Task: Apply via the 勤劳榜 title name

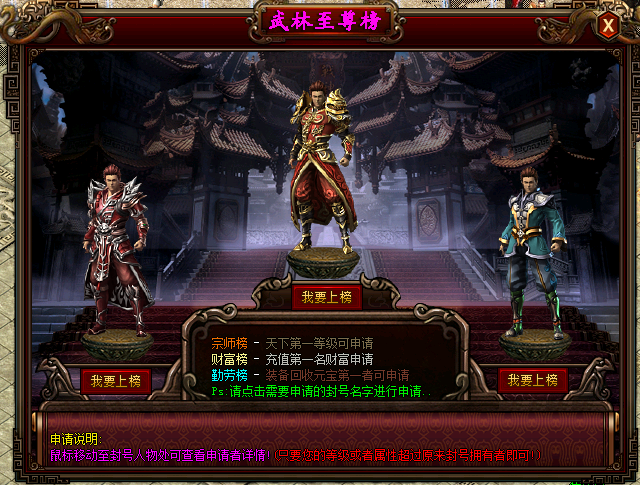Action: point(230,374)
